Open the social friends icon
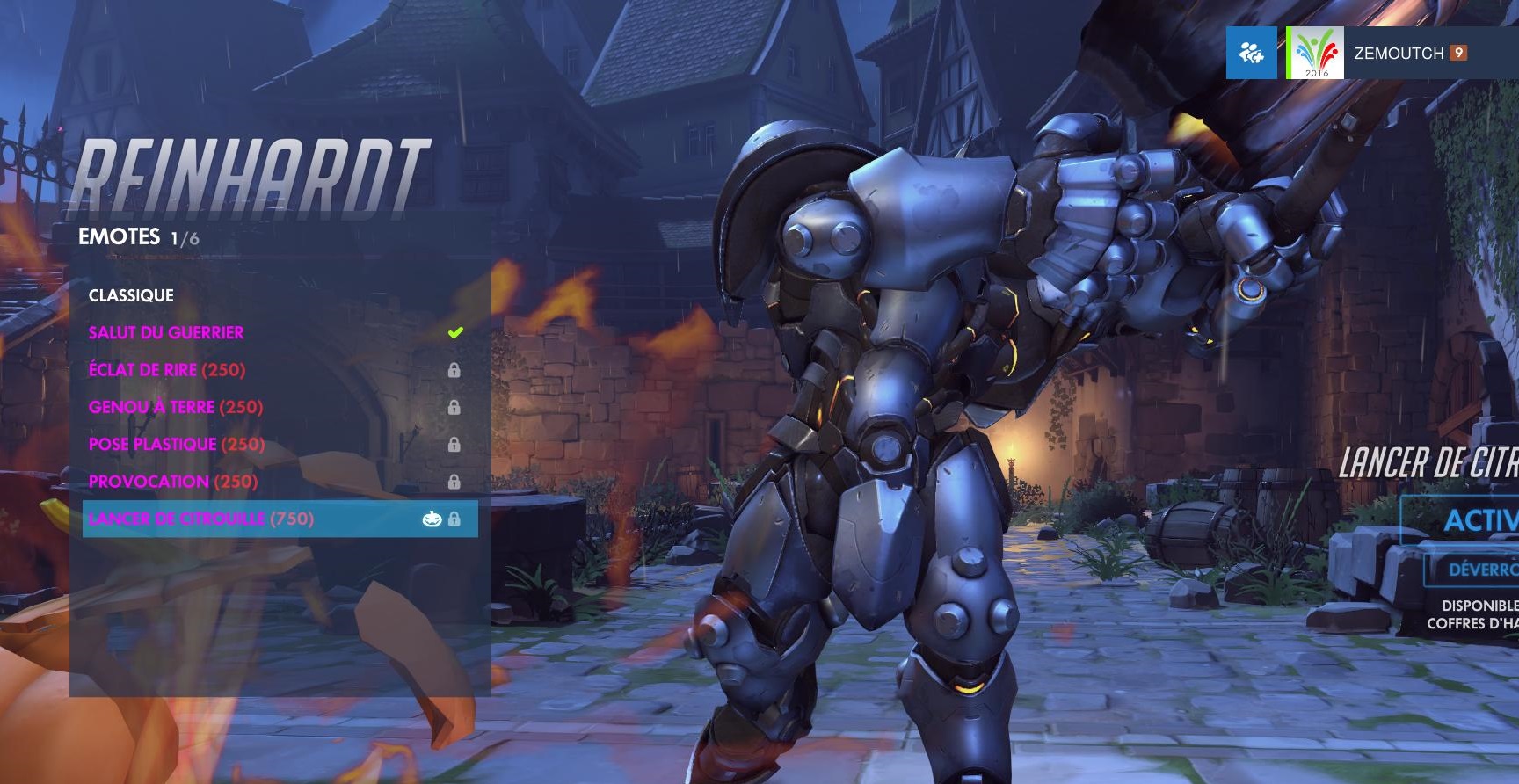The width and height of the screenshot is (1519, 784). point(1251,54)
